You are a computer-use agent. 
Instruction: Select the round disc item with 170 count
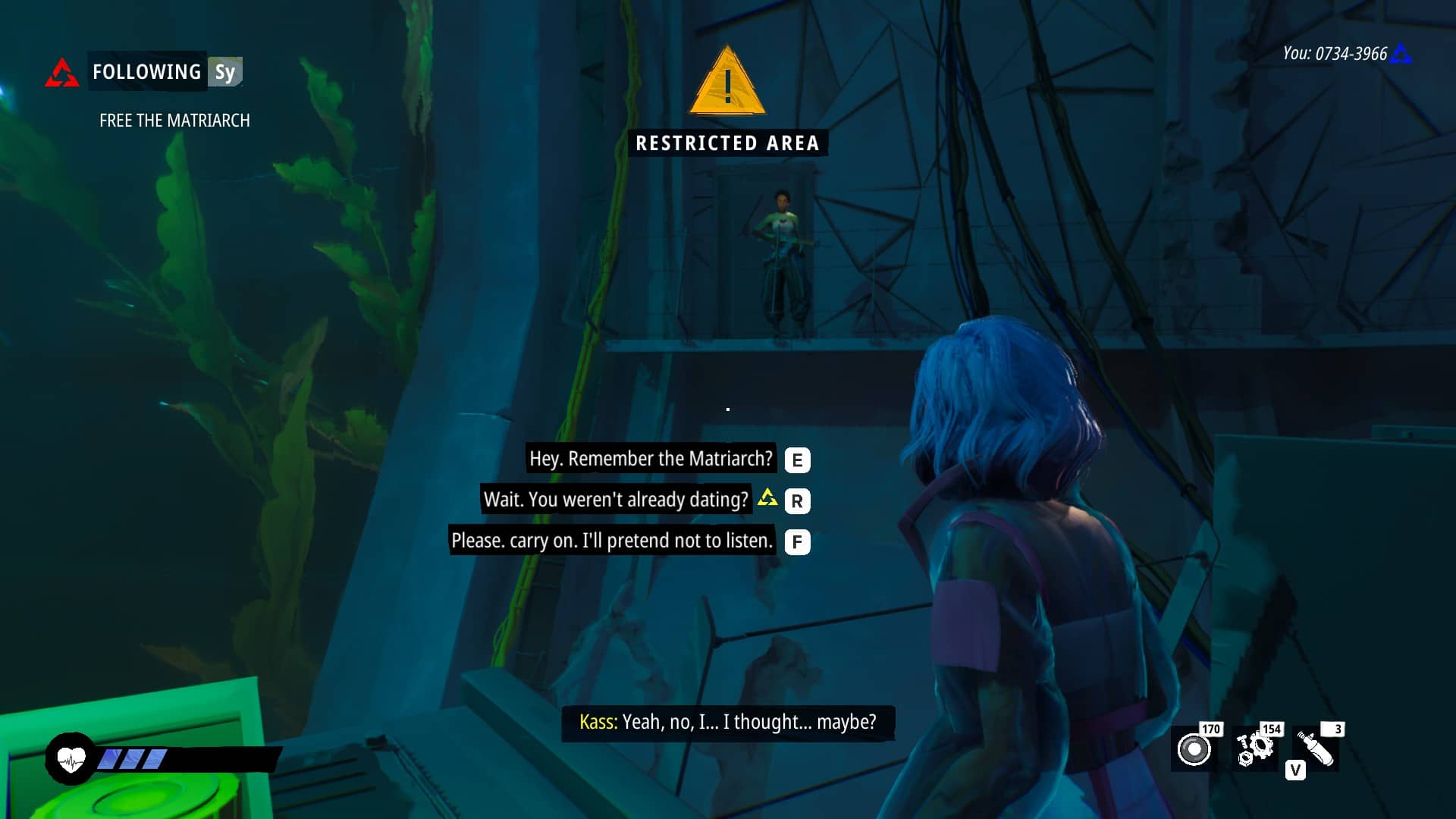click(x=1194, y=749)
